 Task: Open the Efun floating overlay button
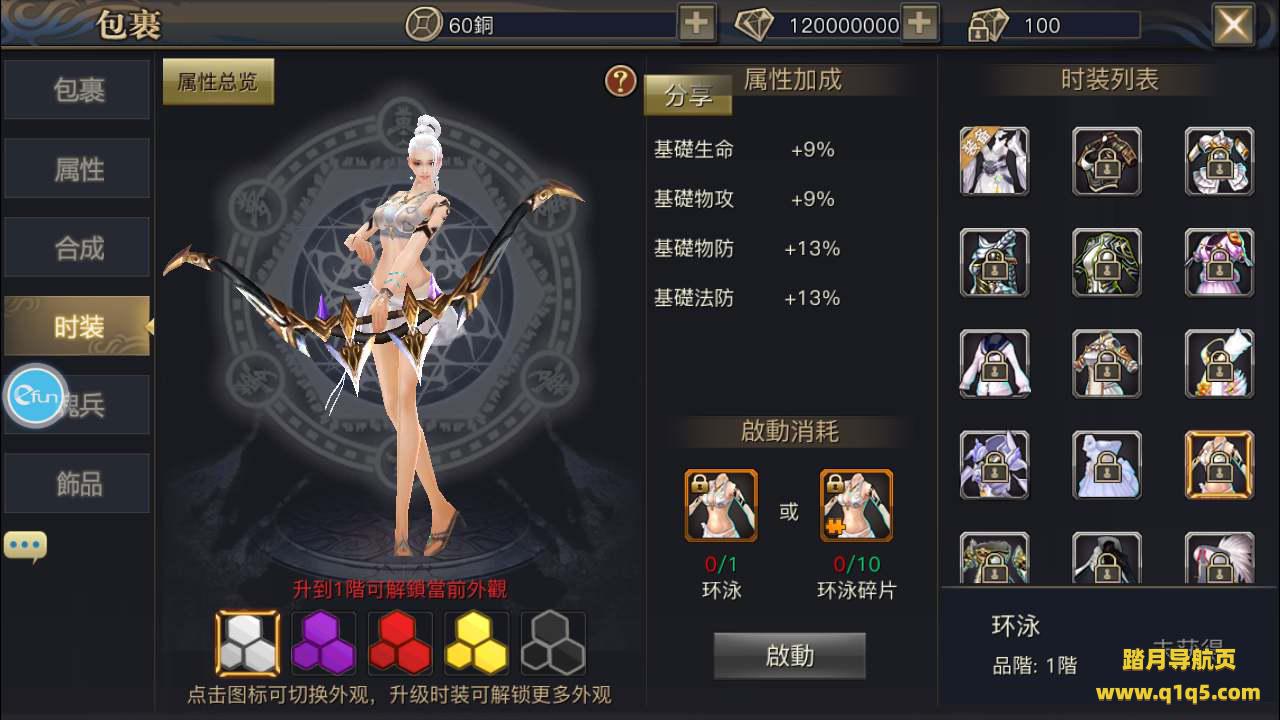(37, 397)
